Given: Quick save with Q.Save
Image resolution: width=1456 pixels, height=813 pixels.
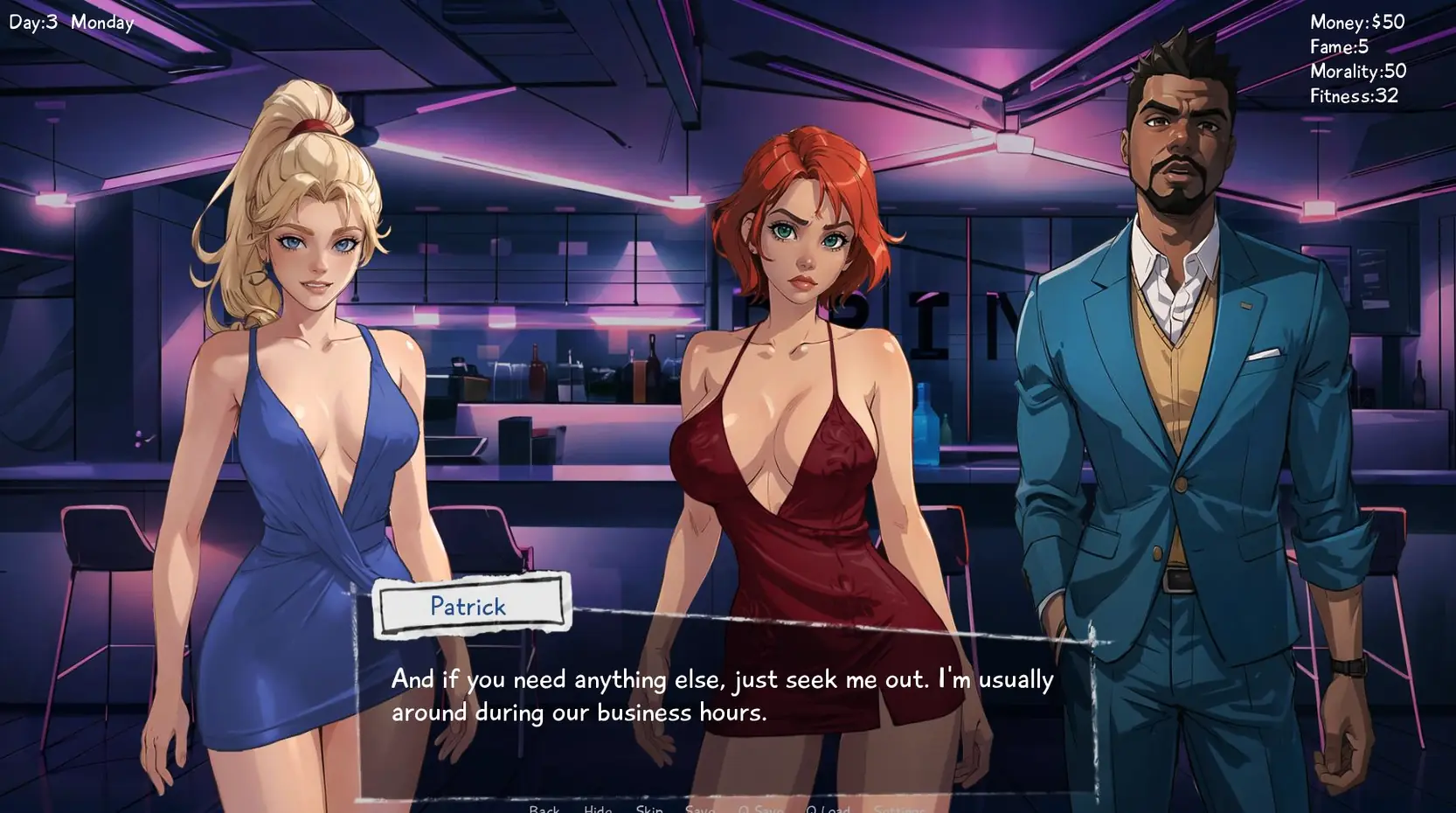Looking at the screenshot, I should (760, 809).
